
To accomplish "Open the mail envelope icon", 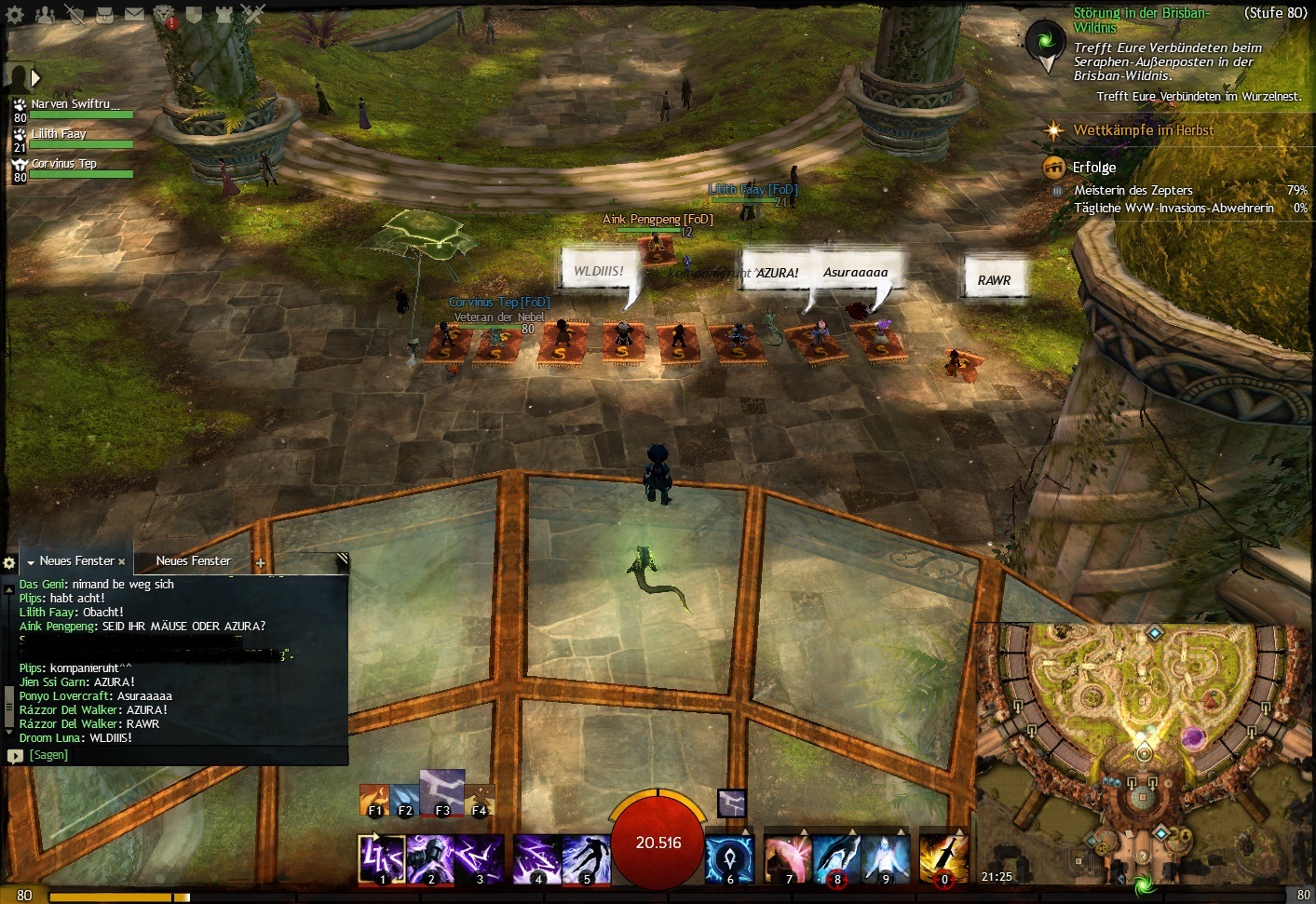I will click(134, 14).
